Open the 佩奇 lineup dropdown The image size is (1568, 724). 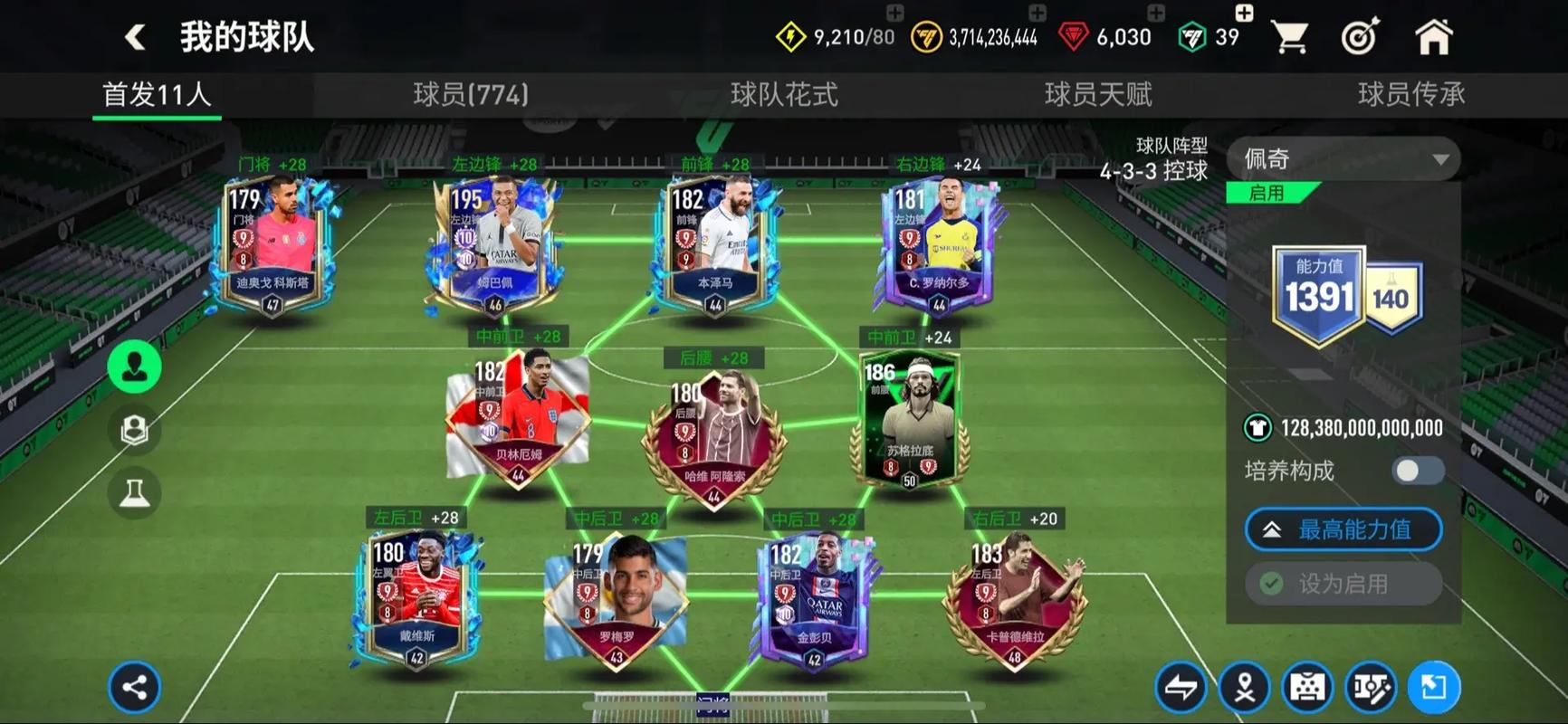point(1343,159)
